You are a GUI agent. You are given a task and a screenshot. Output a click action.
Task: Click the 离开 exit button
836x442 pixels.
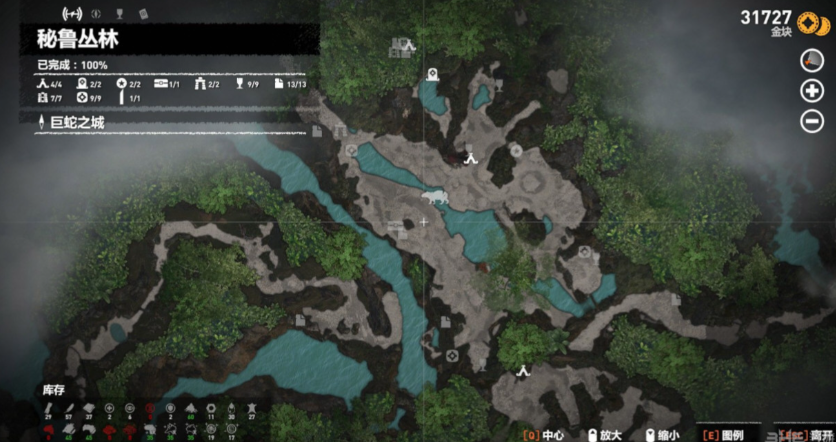pyautogui.click(x=805, y=435)
